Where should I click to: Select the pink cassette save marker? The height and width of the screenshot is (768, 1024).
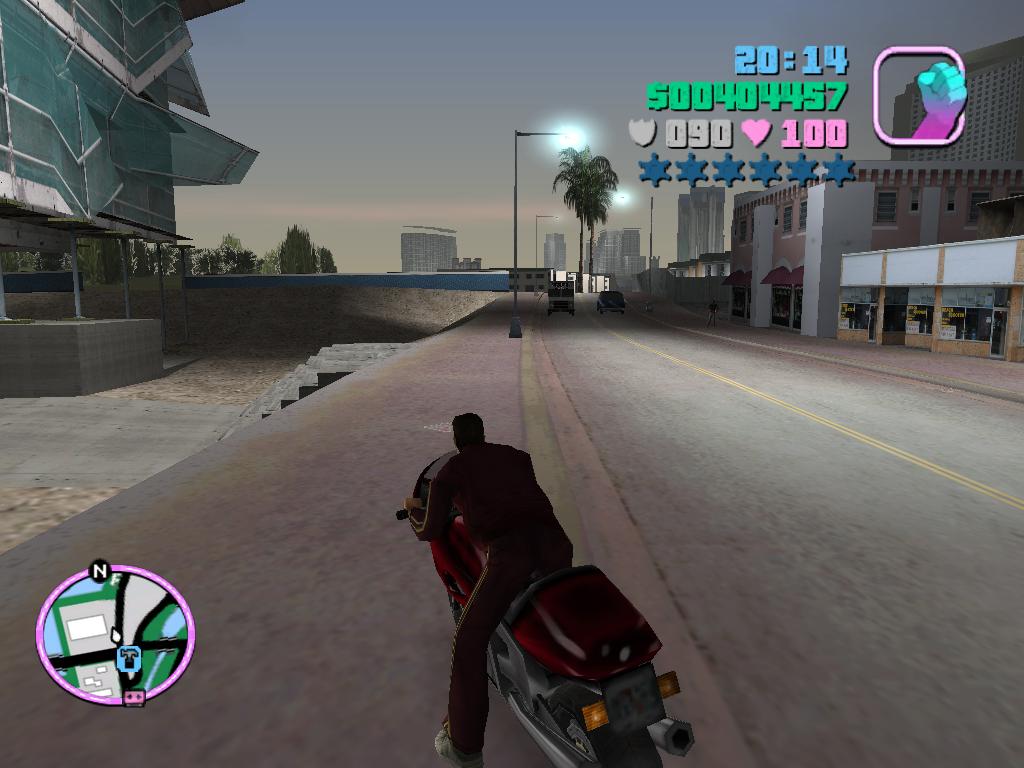click(x=134, y=697)
